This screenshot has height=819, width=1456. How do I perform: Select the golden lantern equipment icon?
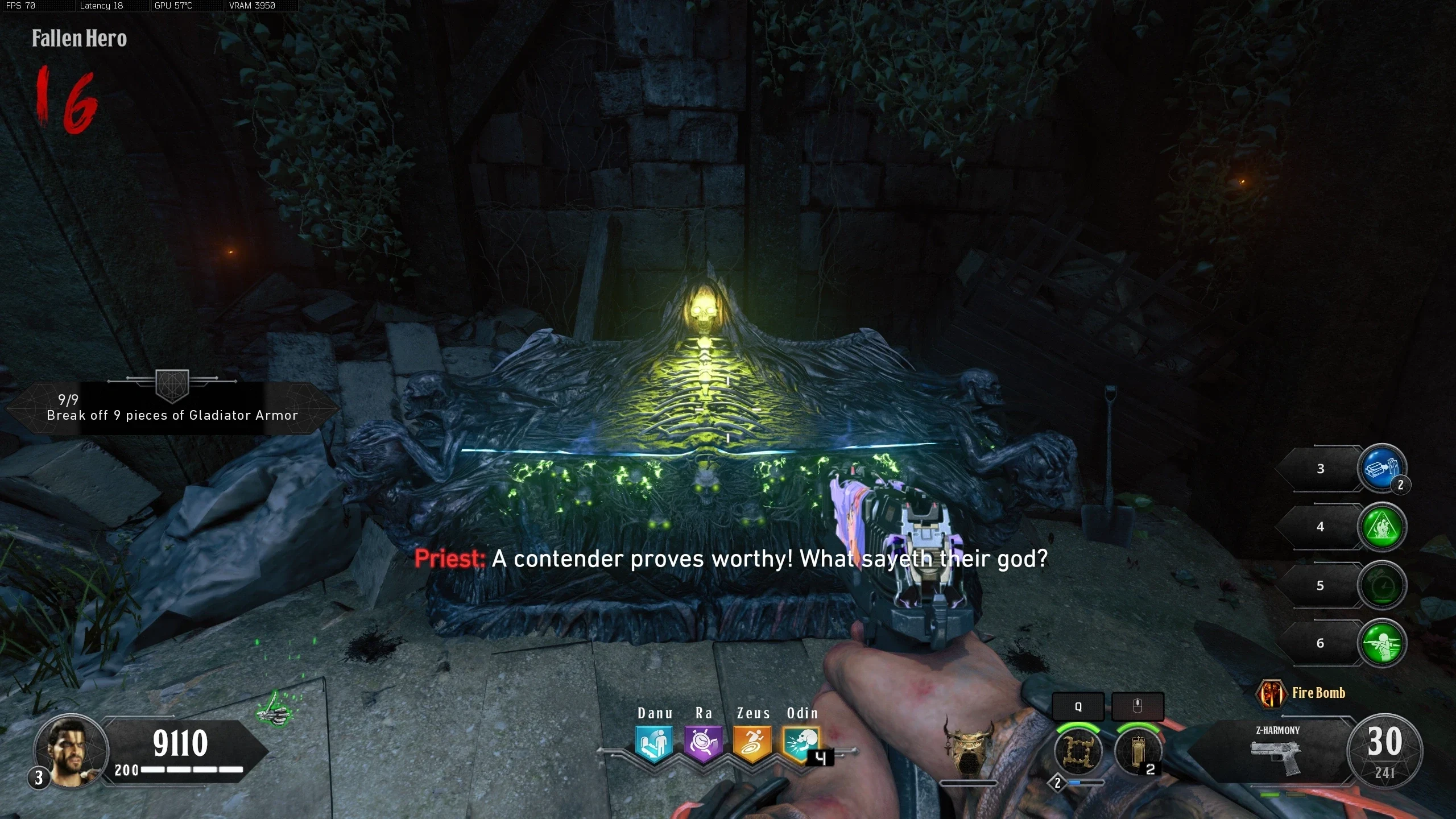coord(1137,751)
